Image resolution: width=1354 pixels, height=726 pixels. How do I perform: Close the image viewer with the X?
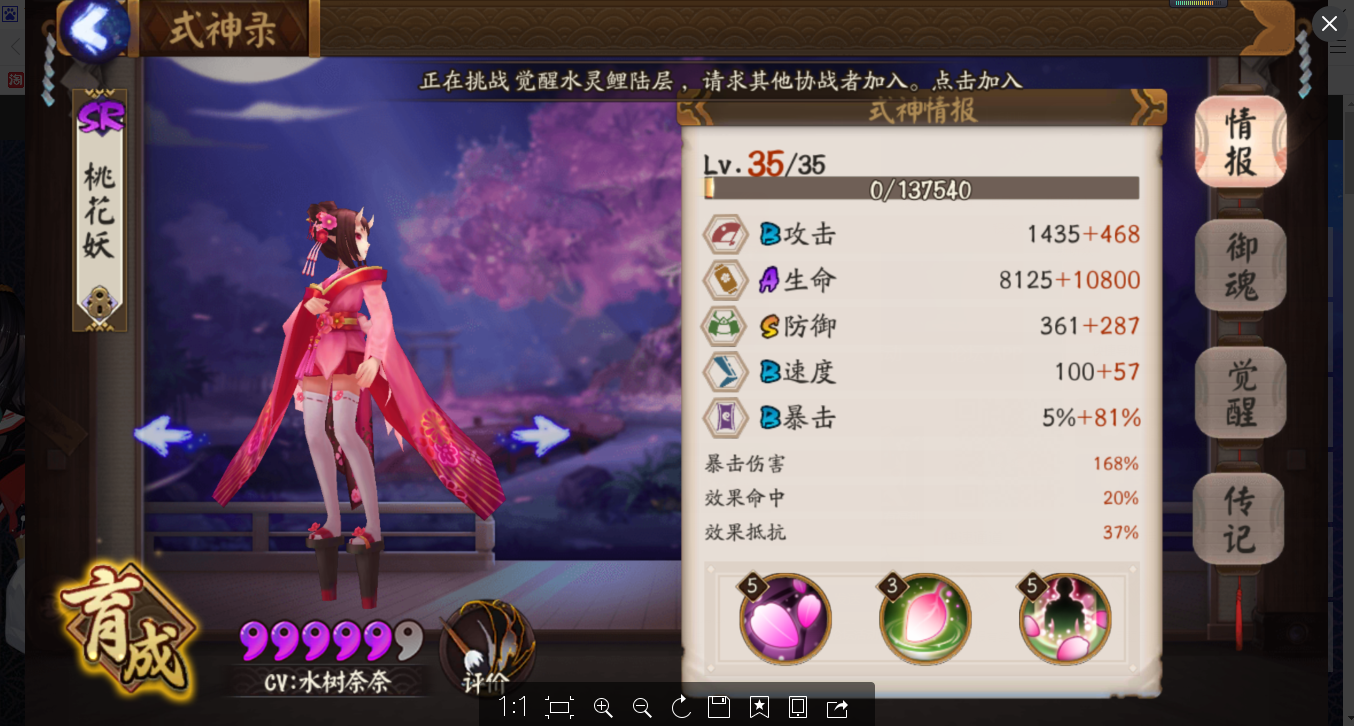click(1329, 23)
